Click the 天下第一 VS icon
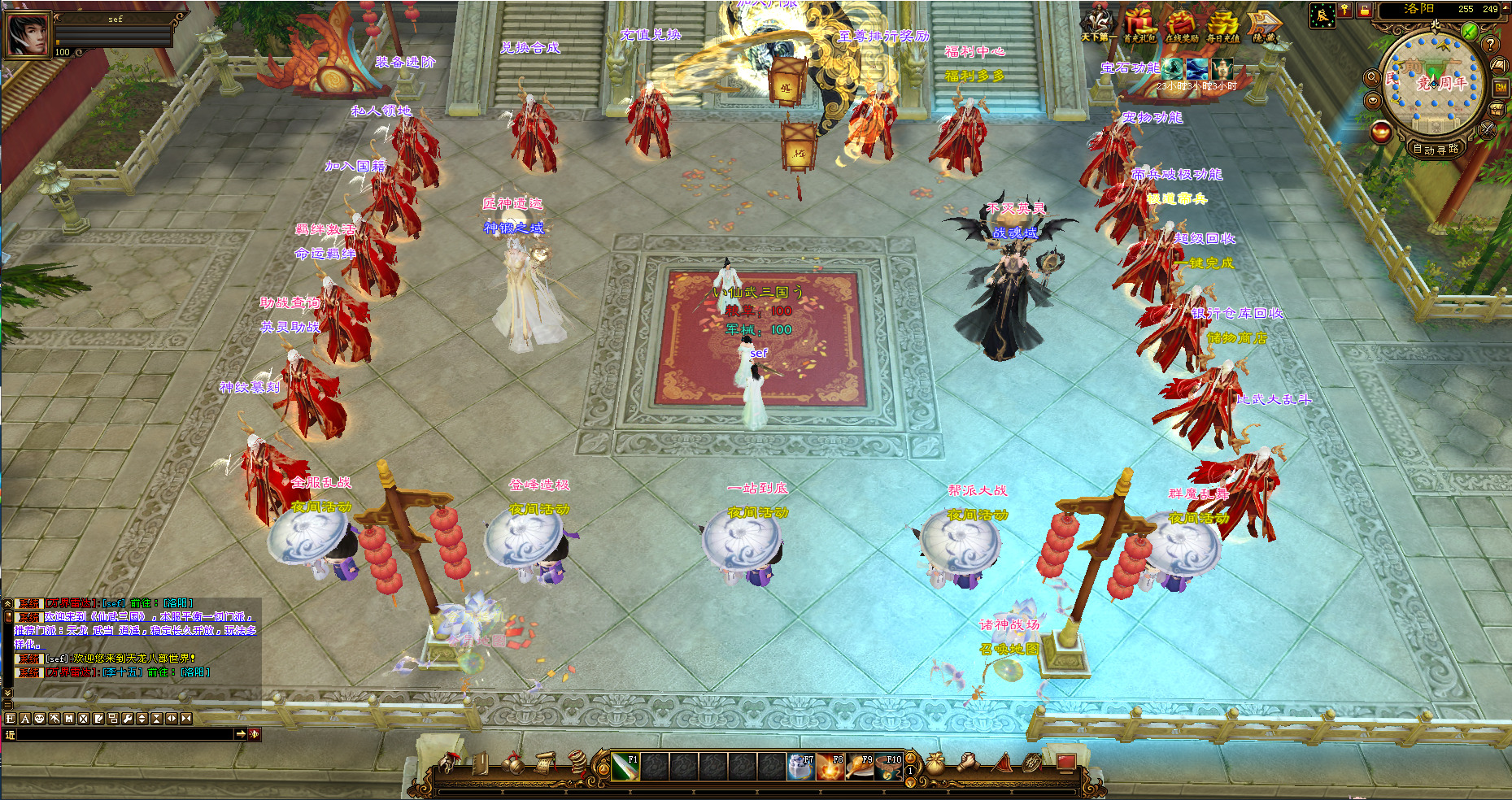The height and width of the screenshot is (800, 1512). (1098, 24)
